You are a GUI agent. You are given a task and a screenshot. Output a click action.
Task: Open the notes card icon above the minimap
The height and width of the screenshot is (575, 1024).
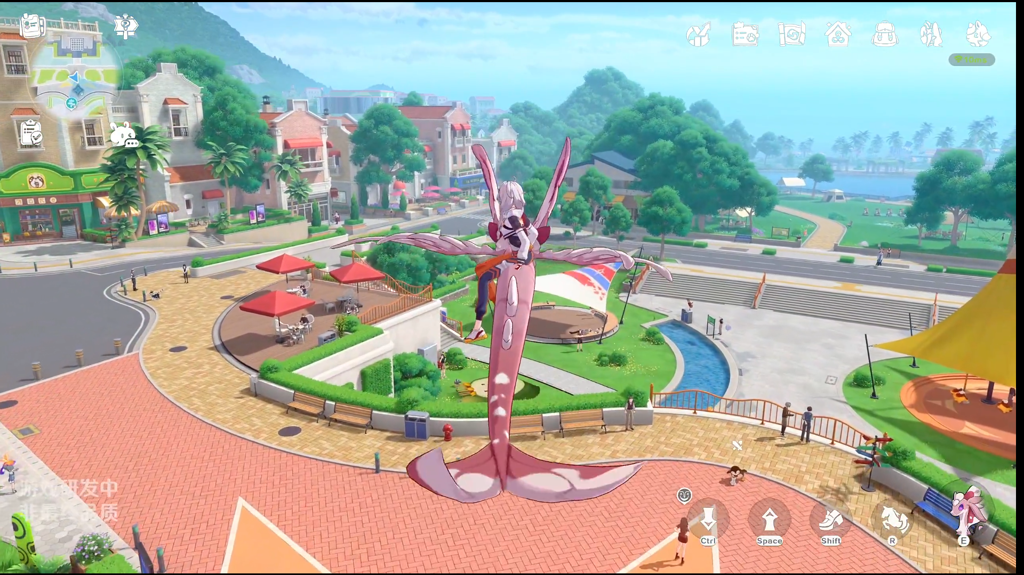32,26
